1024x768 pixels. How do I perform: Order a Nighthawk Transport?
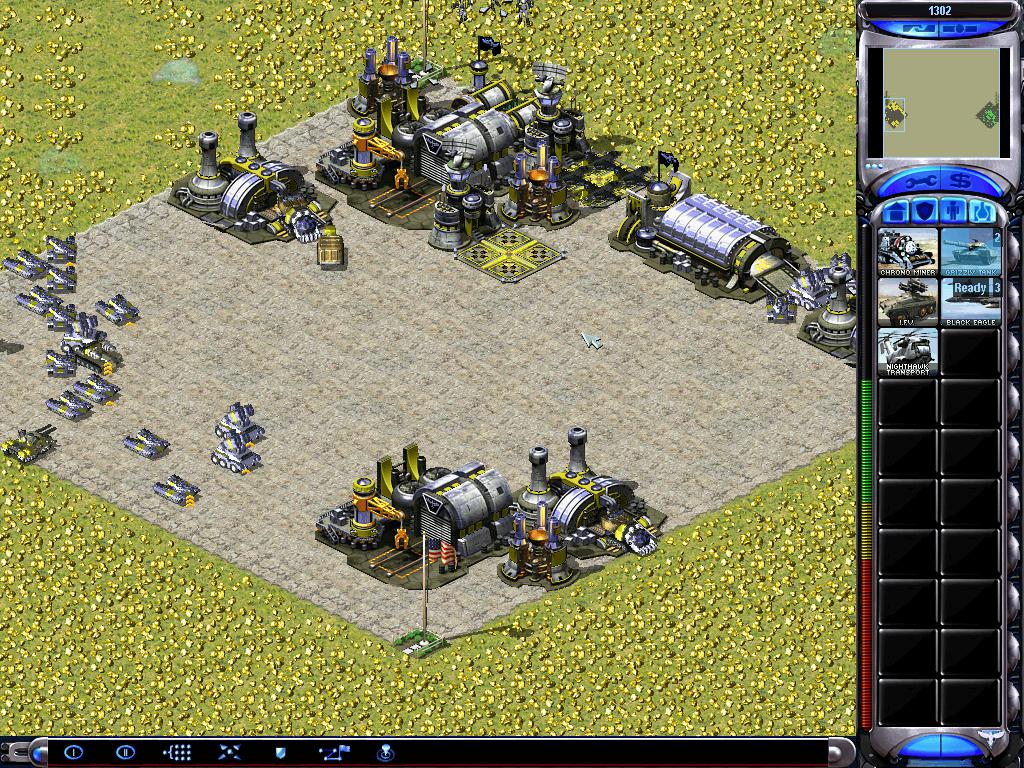click(908, 352)
